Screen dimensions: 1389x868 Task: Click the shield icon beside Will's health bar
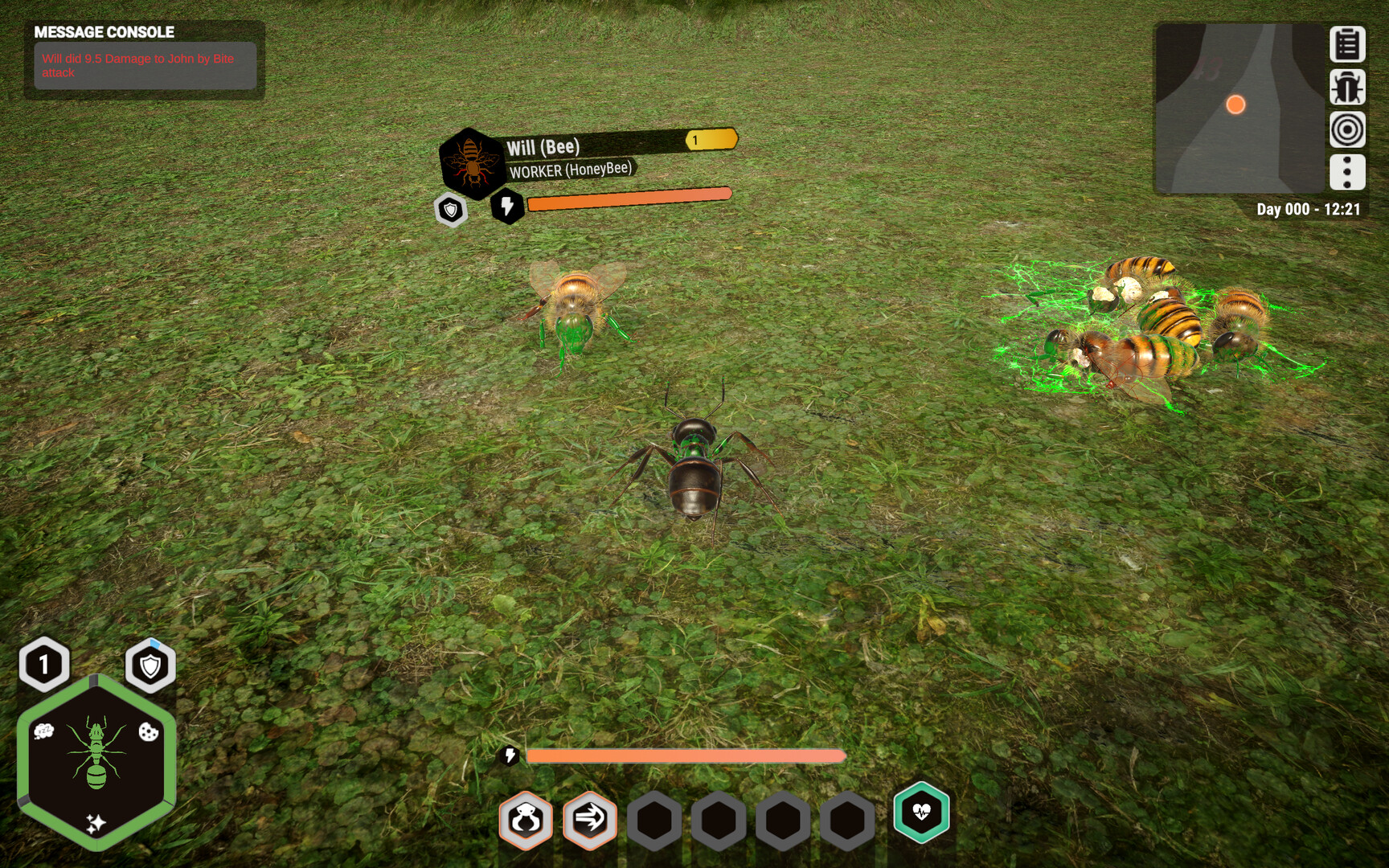(453, 209)
